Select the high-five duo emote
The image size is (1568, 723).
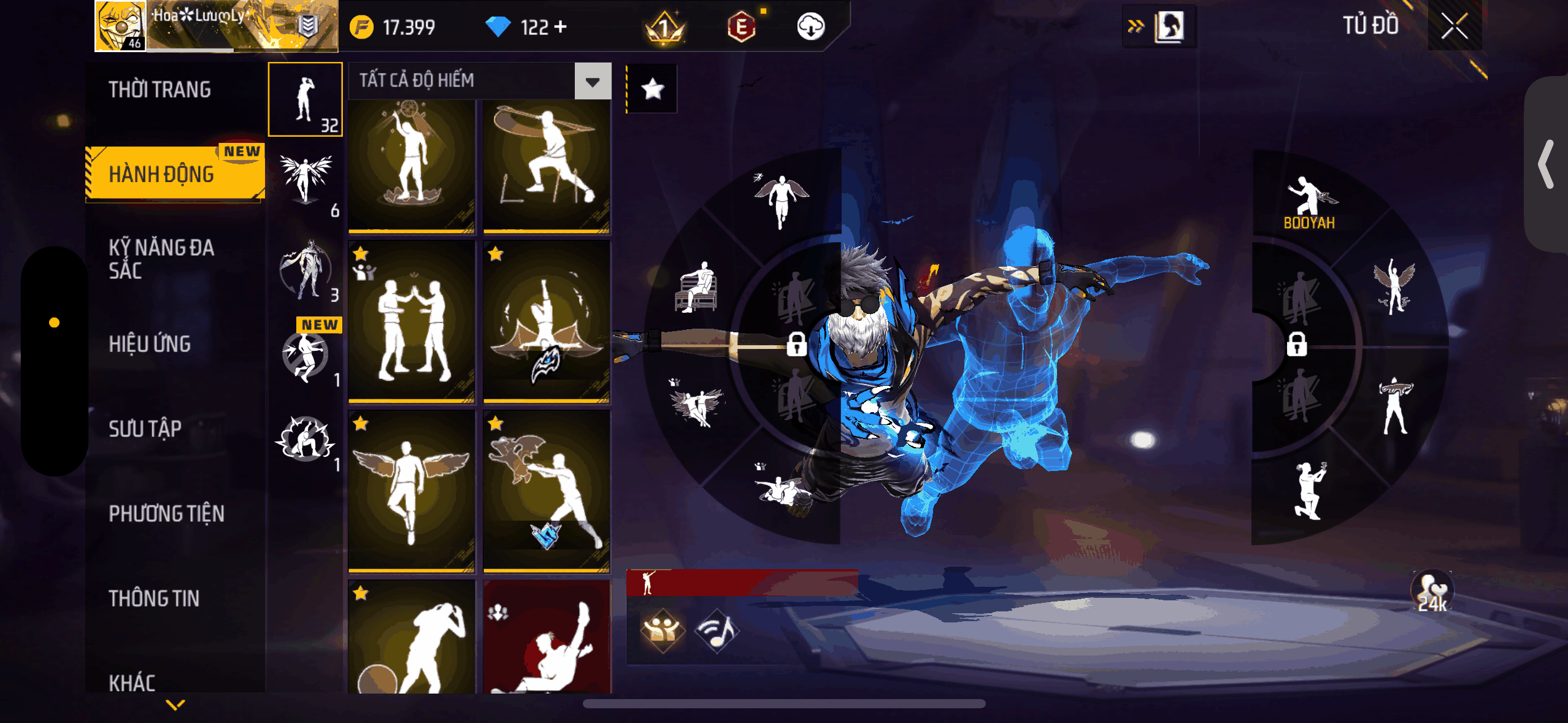pyautogui.click(x=412, y=322)
